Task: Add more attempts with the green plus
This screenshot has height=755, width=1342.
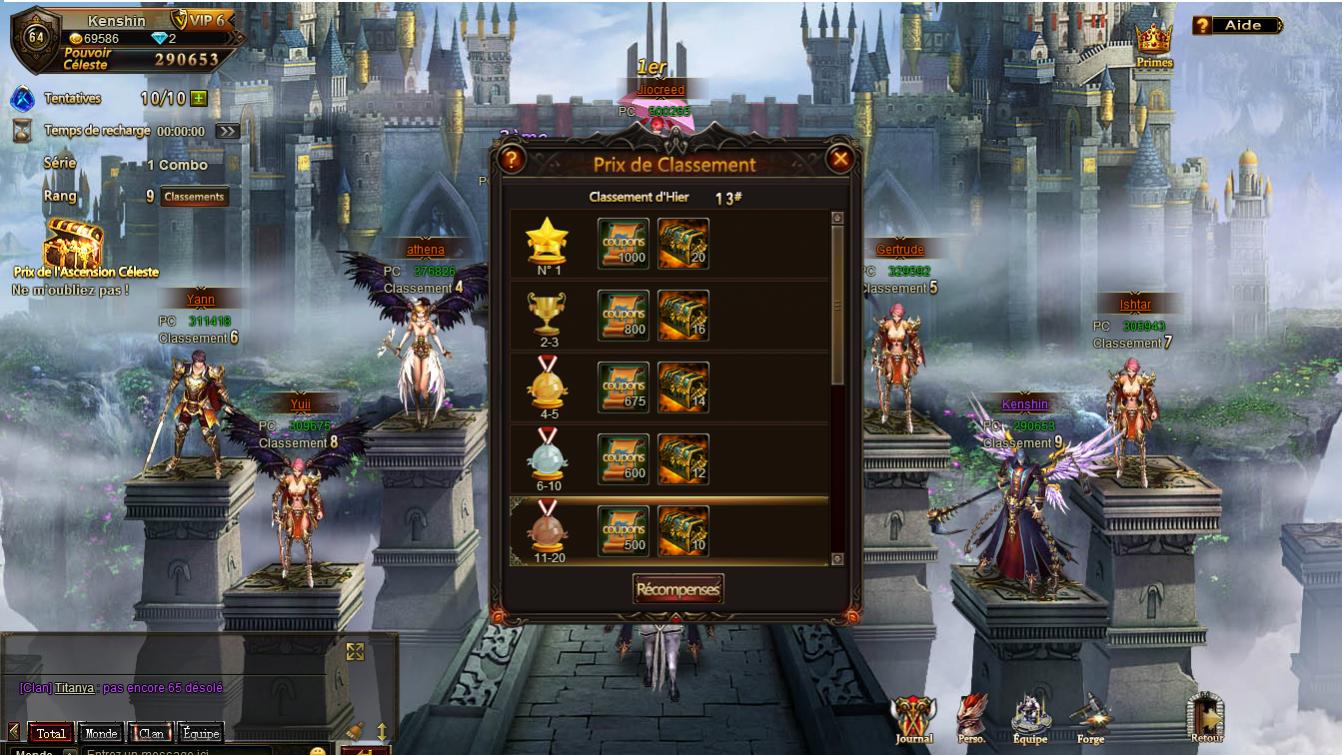Action: point(199,98)
